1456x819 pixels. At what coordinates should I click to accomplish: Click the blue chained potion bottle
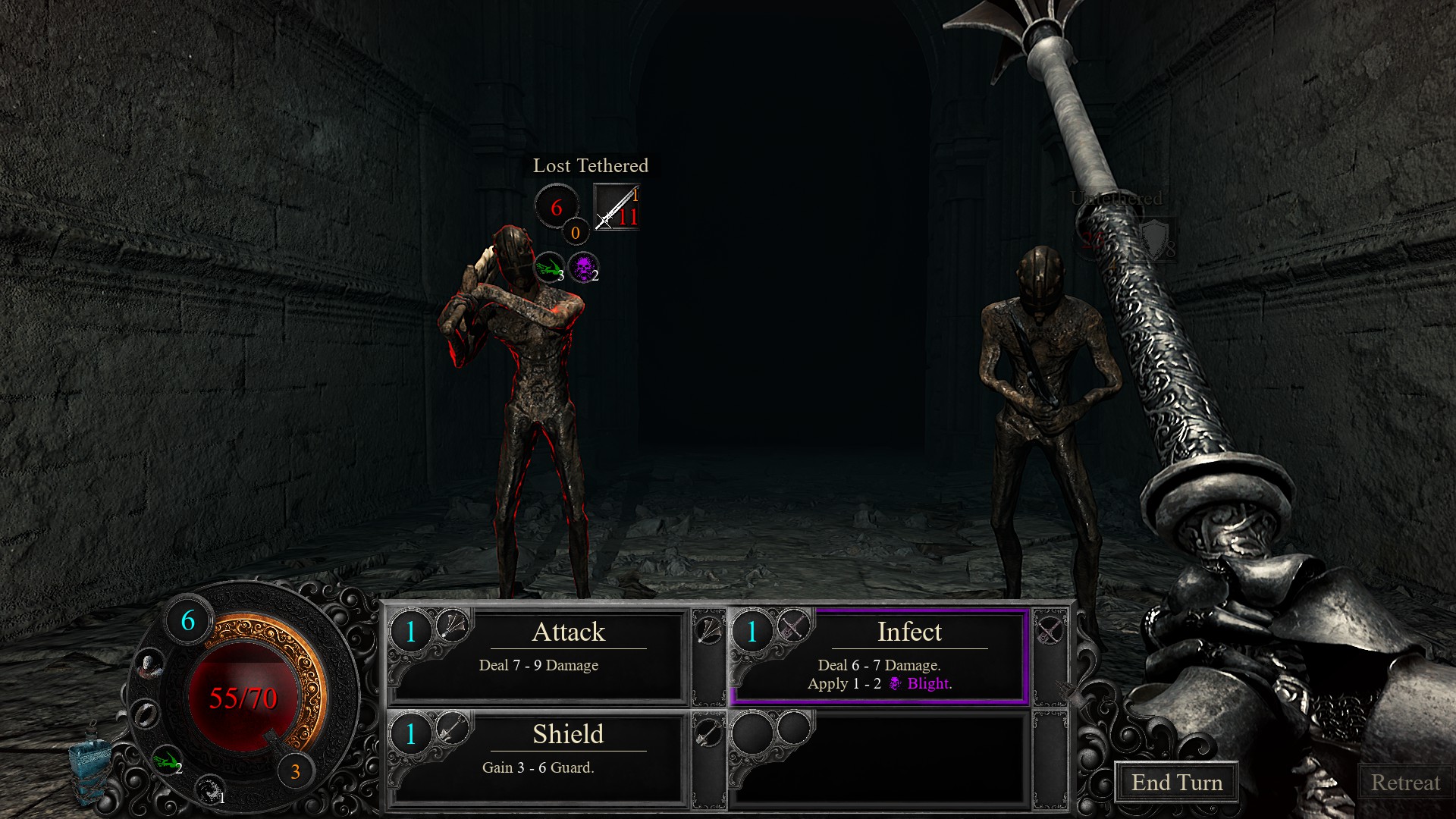coord(89,766)
